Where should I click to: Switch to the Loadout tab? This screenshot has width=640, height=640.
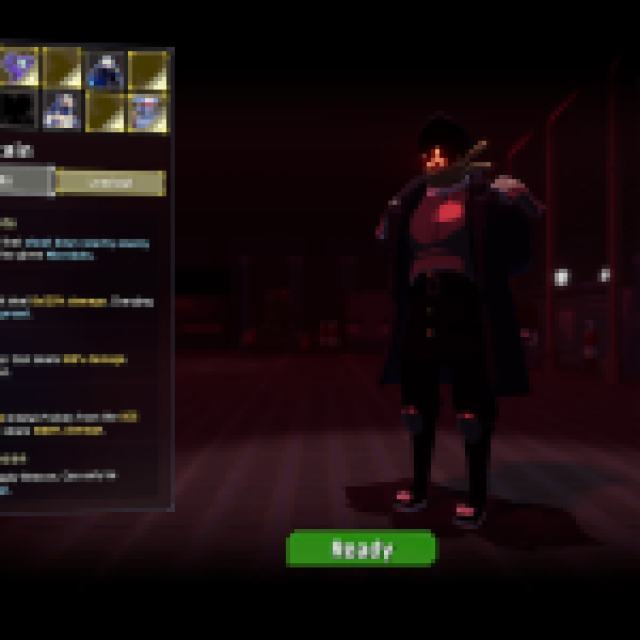(x=110, y=182)
